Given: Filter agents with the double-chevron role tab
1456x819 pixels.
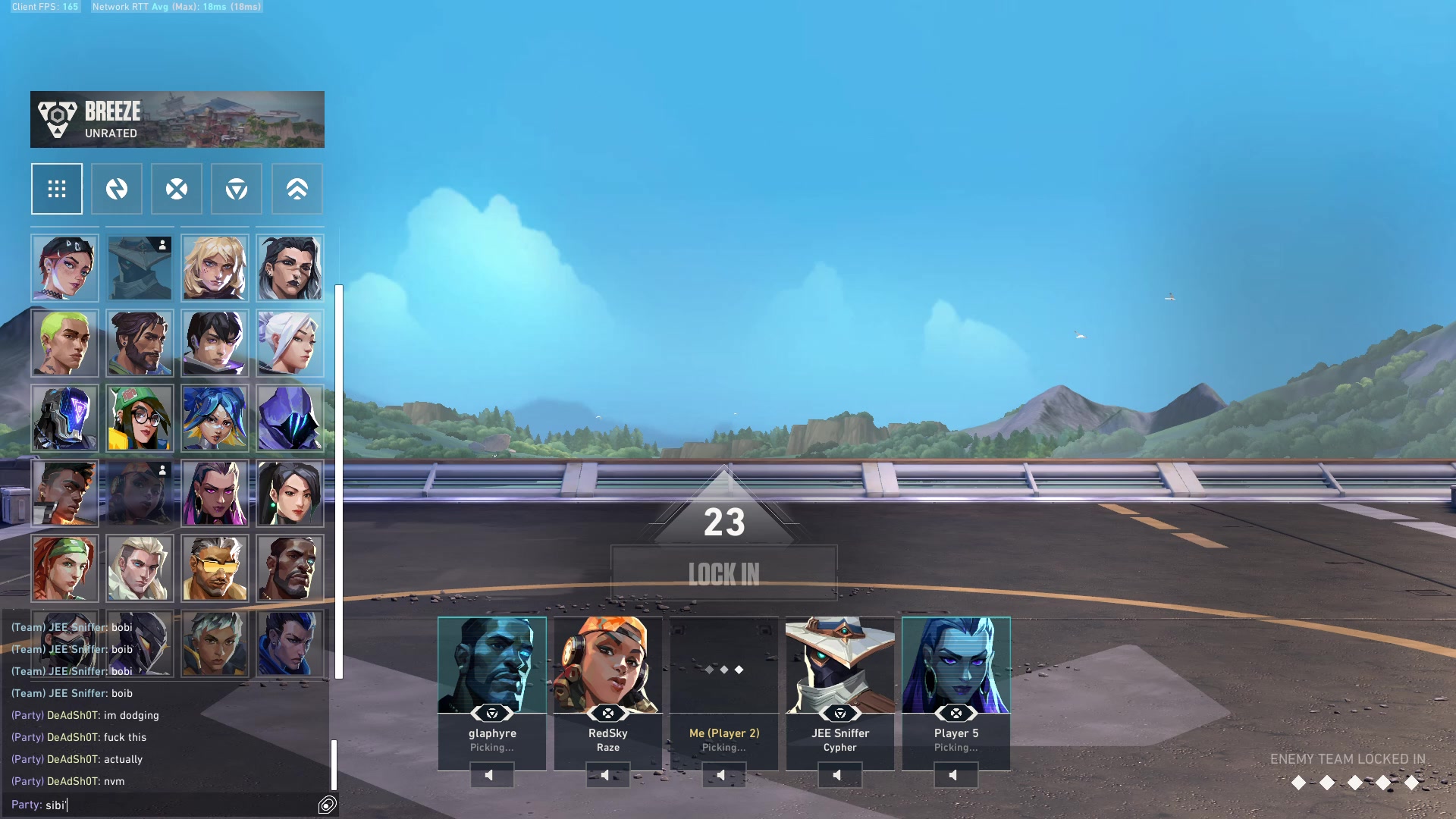Looking at the screenshot, I should 297,189.
